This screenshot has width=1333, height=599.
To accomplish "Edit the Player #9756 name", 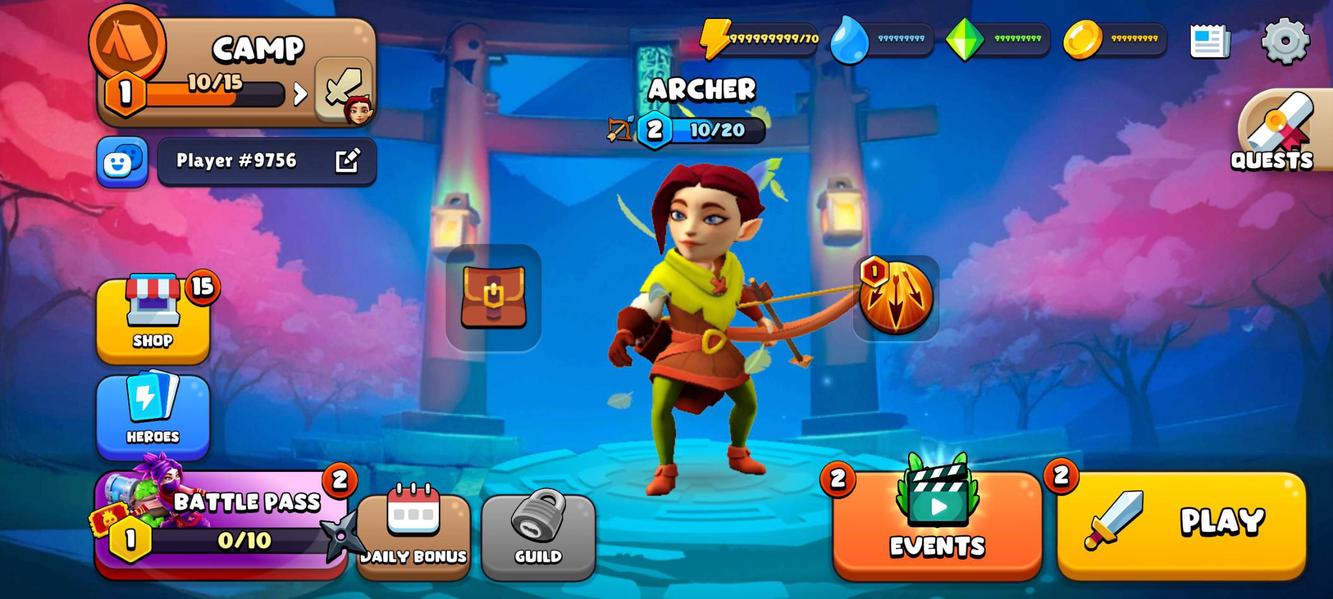I will (347, 161).
